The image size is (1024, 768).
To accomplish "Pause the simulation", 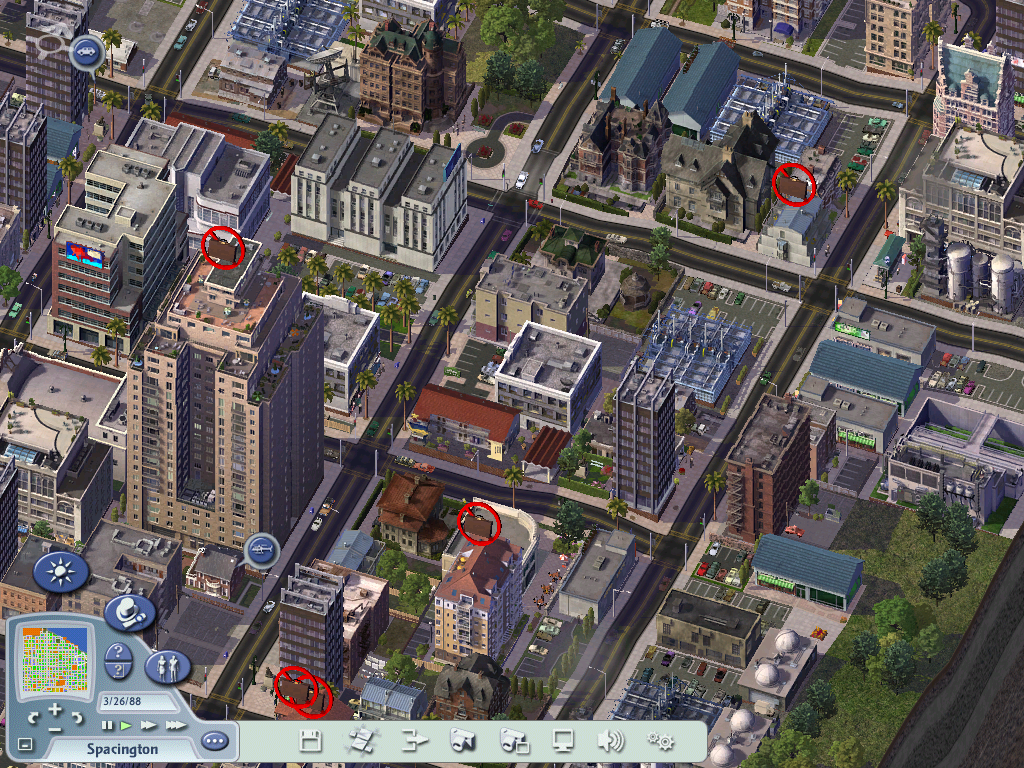I will coord(107,724).
